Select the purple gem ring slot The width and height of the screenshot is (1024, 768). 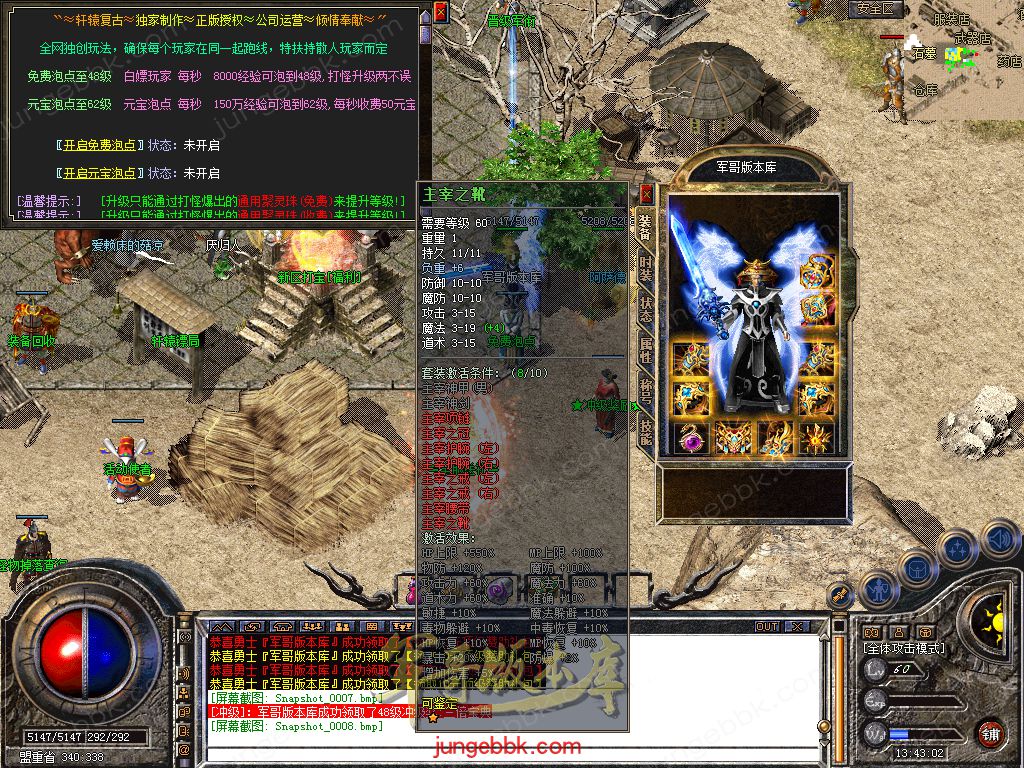(x=689, y=438)
